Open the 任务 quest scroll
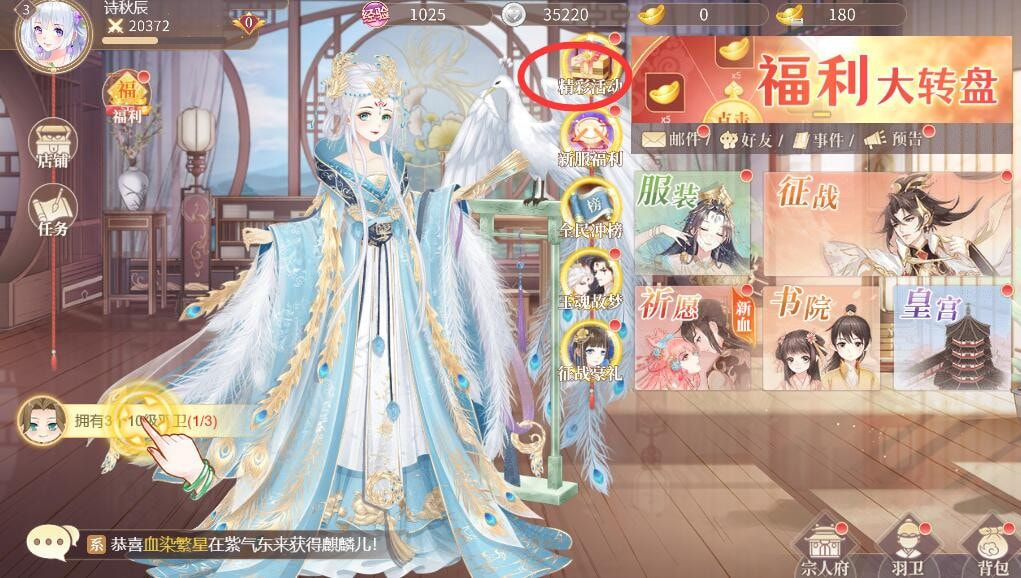This screenshot has height=578, width=1021. [x=52, y=212]
